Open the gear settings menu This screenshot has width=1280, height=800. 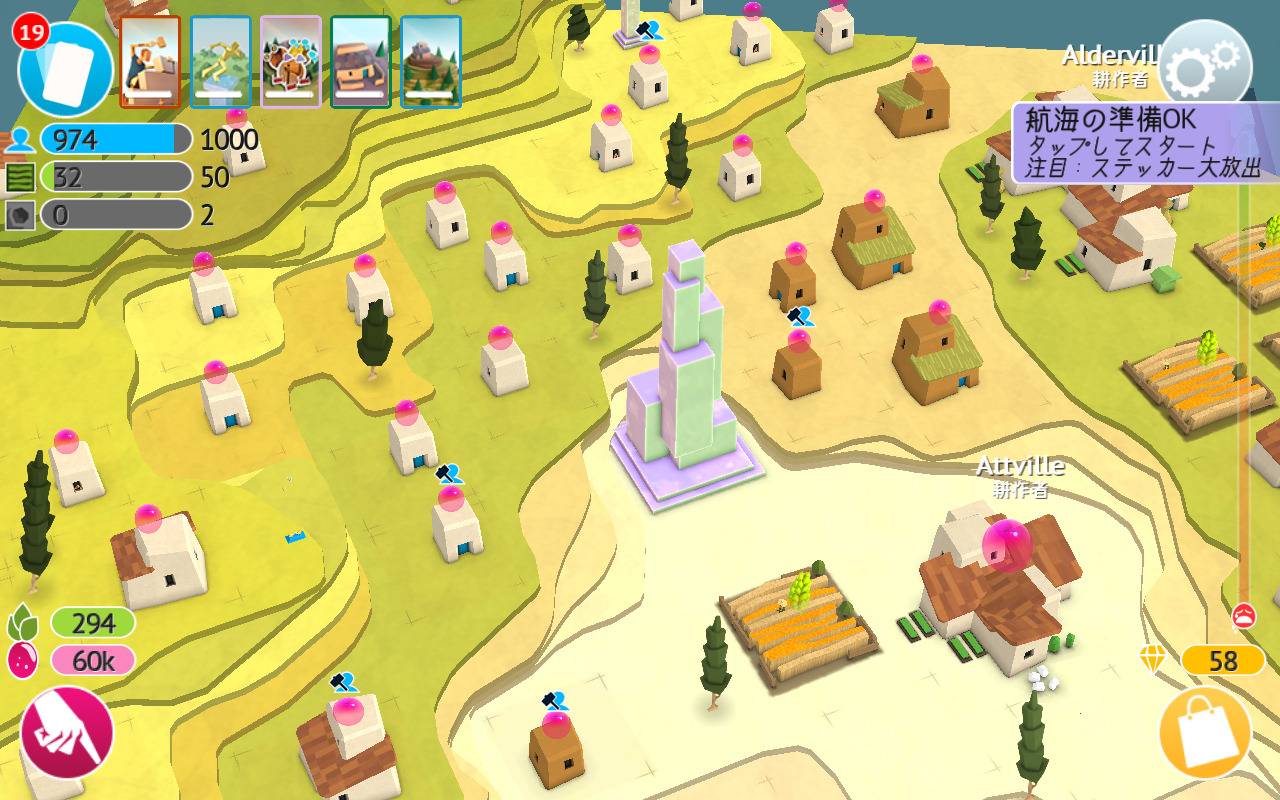(x=1205, y=66)
